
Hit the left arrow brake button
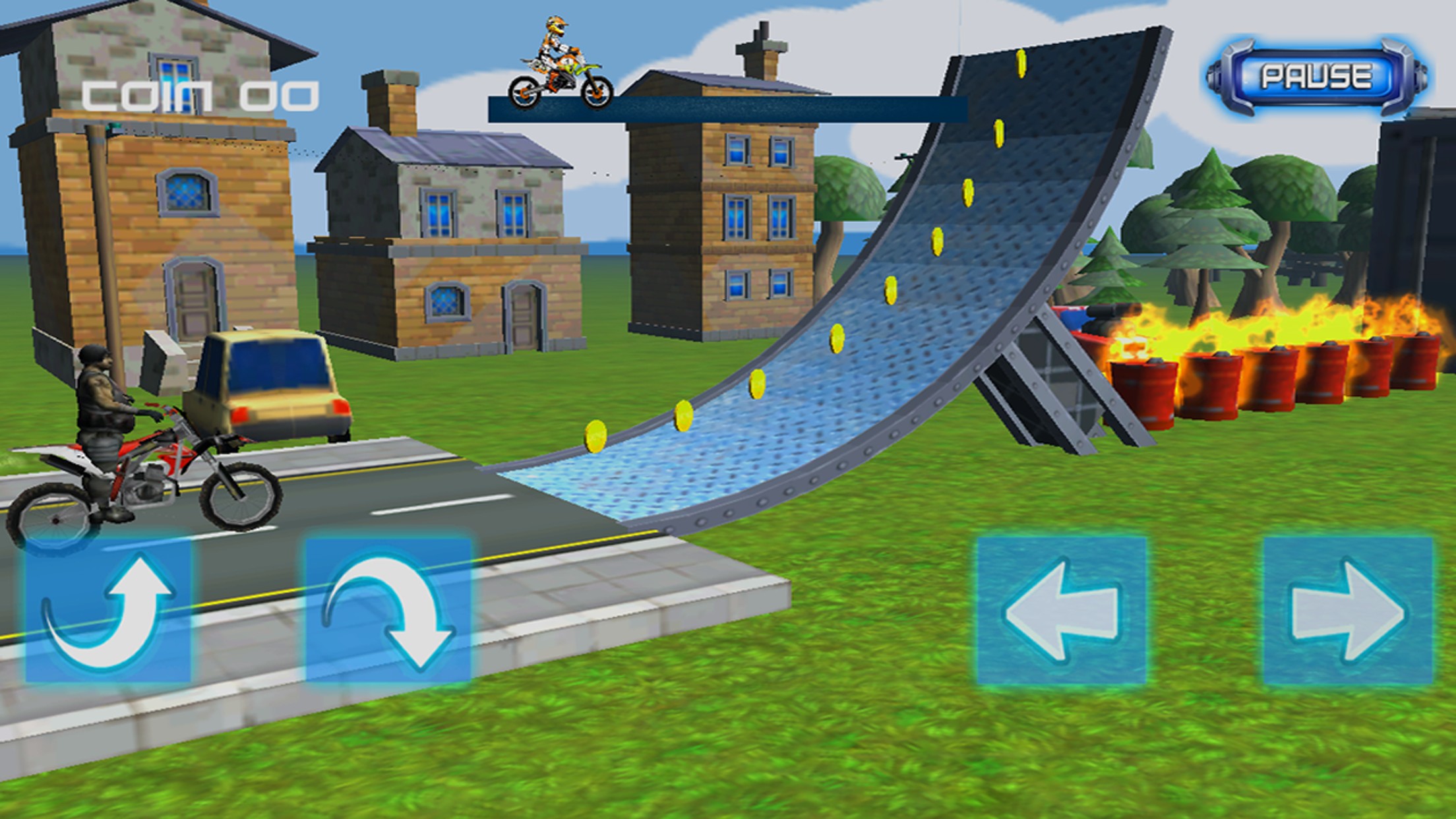(x=1062, y=610)
